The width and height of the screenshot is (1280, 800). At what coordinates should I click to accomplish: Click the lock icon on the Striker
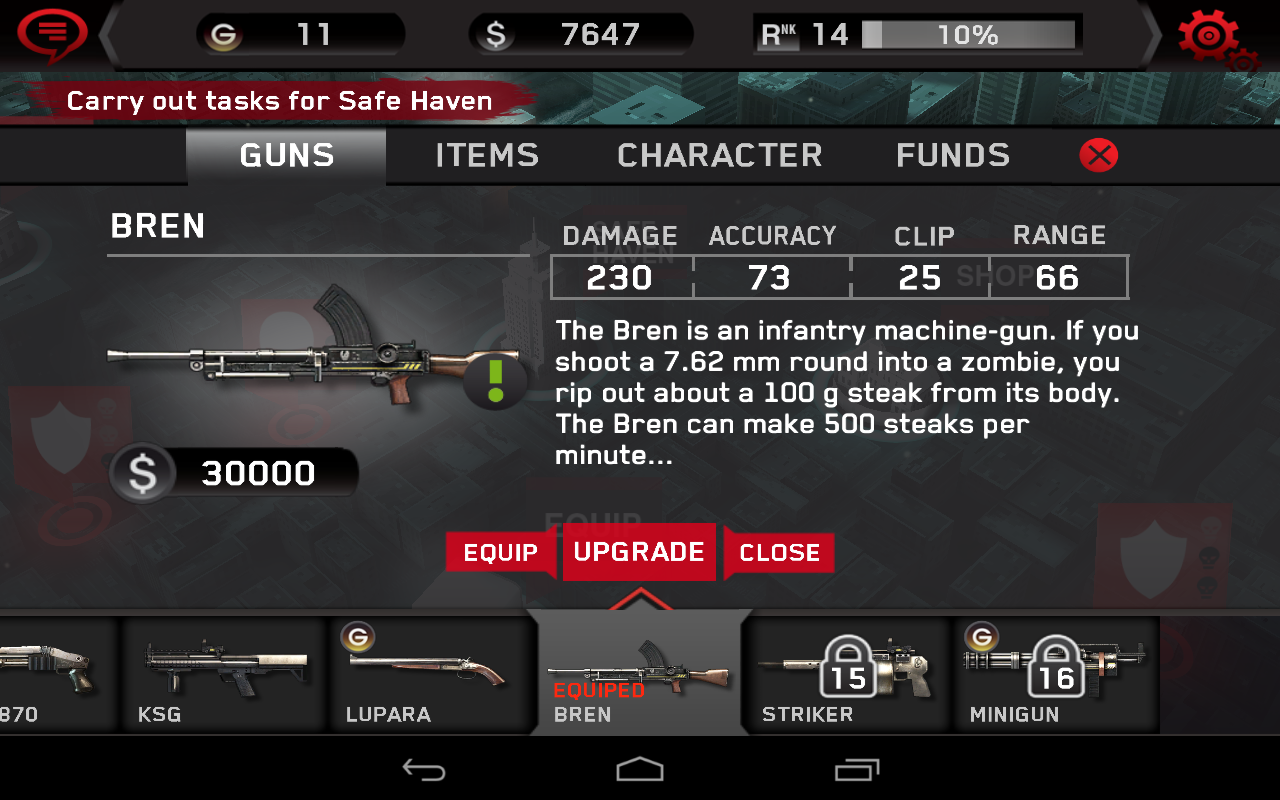(849, 665)
